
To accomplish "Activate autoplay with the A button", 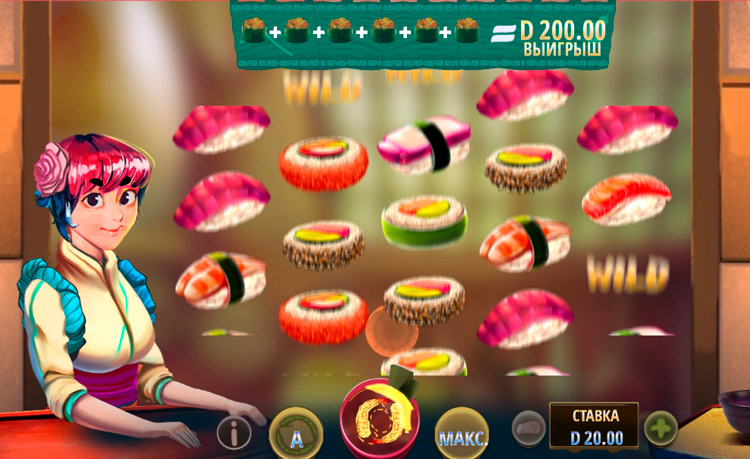I will coord(296,435).
